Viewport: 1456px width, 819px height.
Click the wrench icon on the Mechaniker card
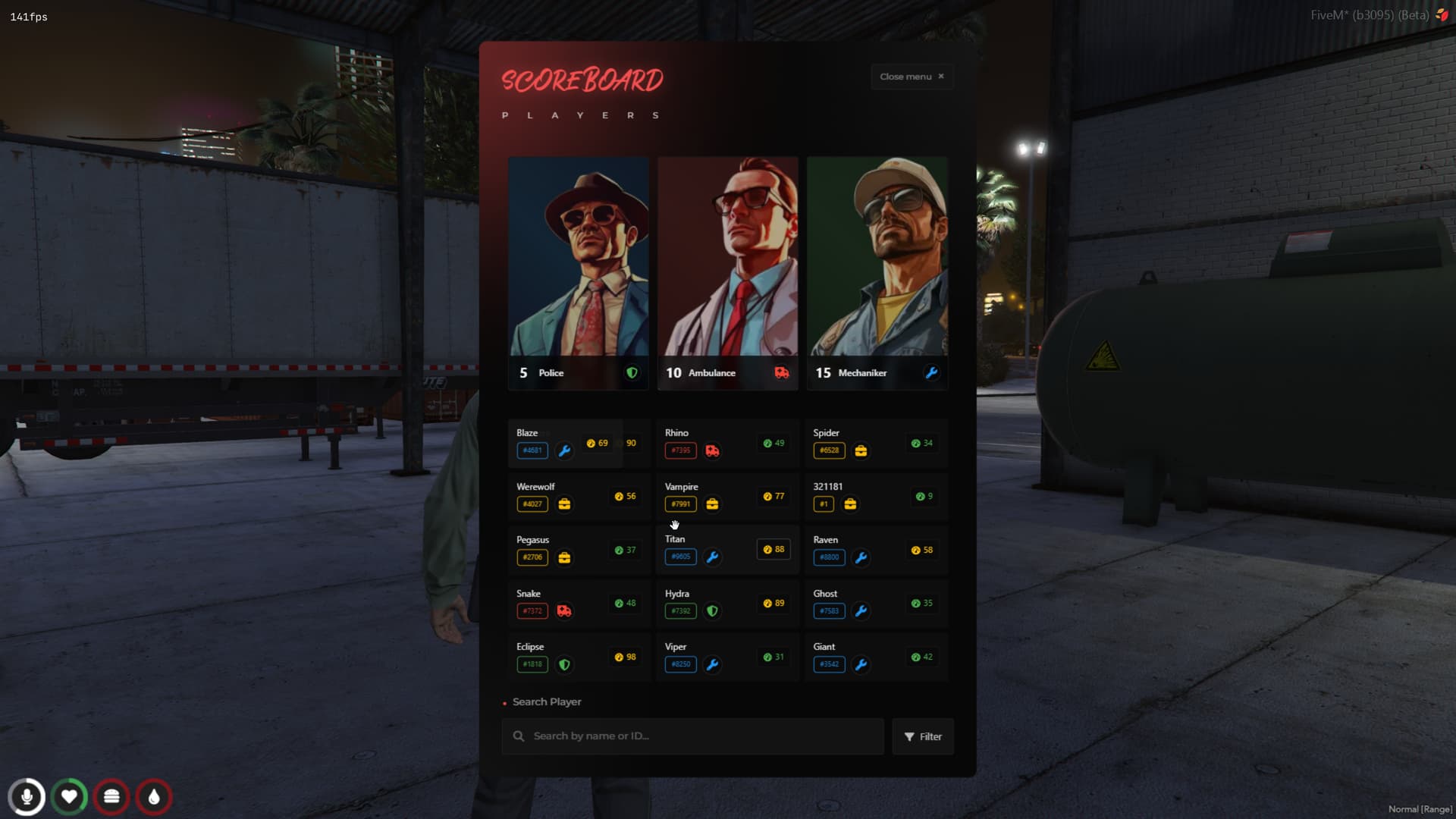coord(930,372)
